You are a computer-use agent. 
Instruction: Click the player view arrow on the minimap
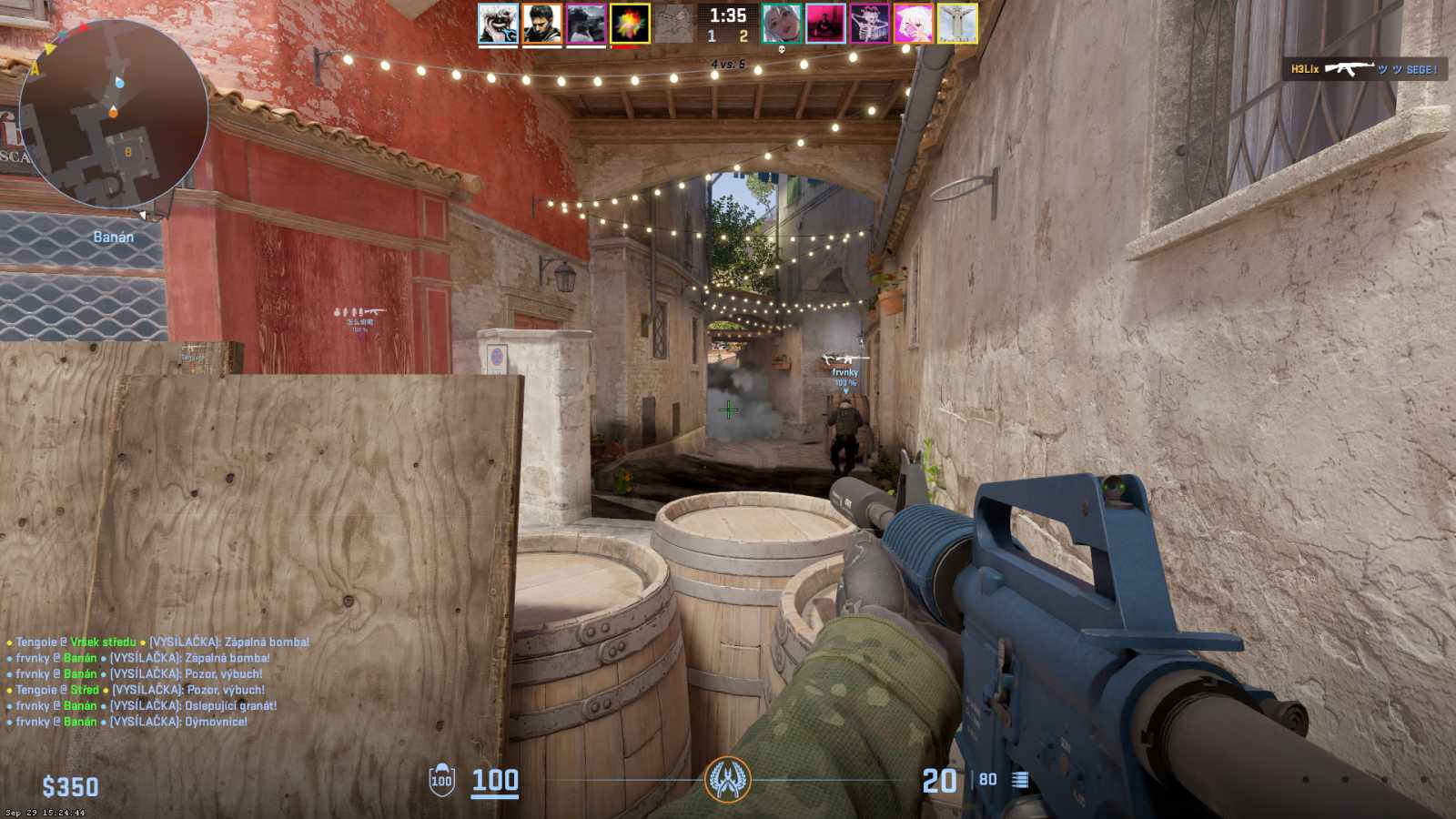point(143,216)
